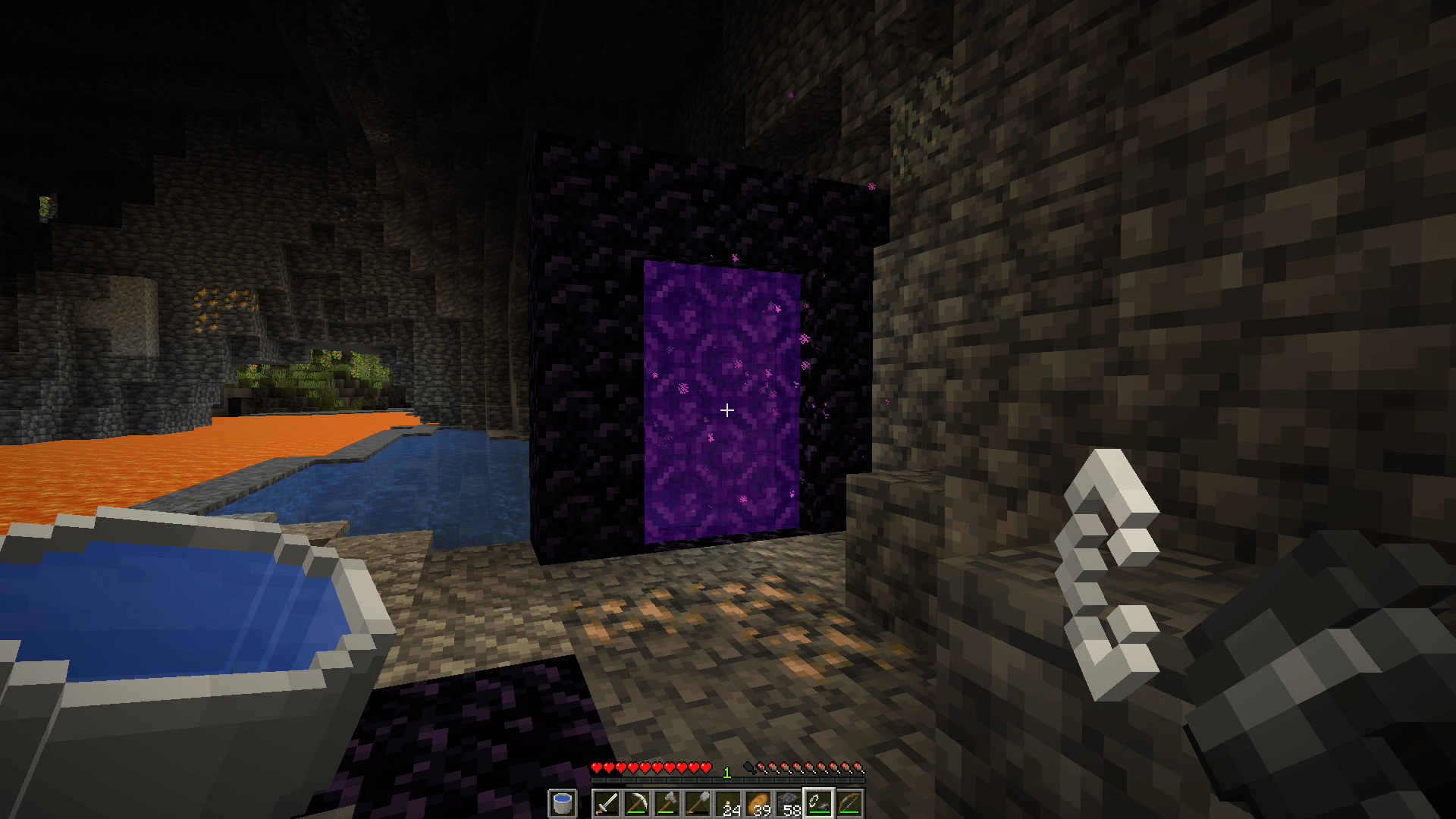Click the green experience level number 1
The image size is (1456, 819).
coord(727,770)
